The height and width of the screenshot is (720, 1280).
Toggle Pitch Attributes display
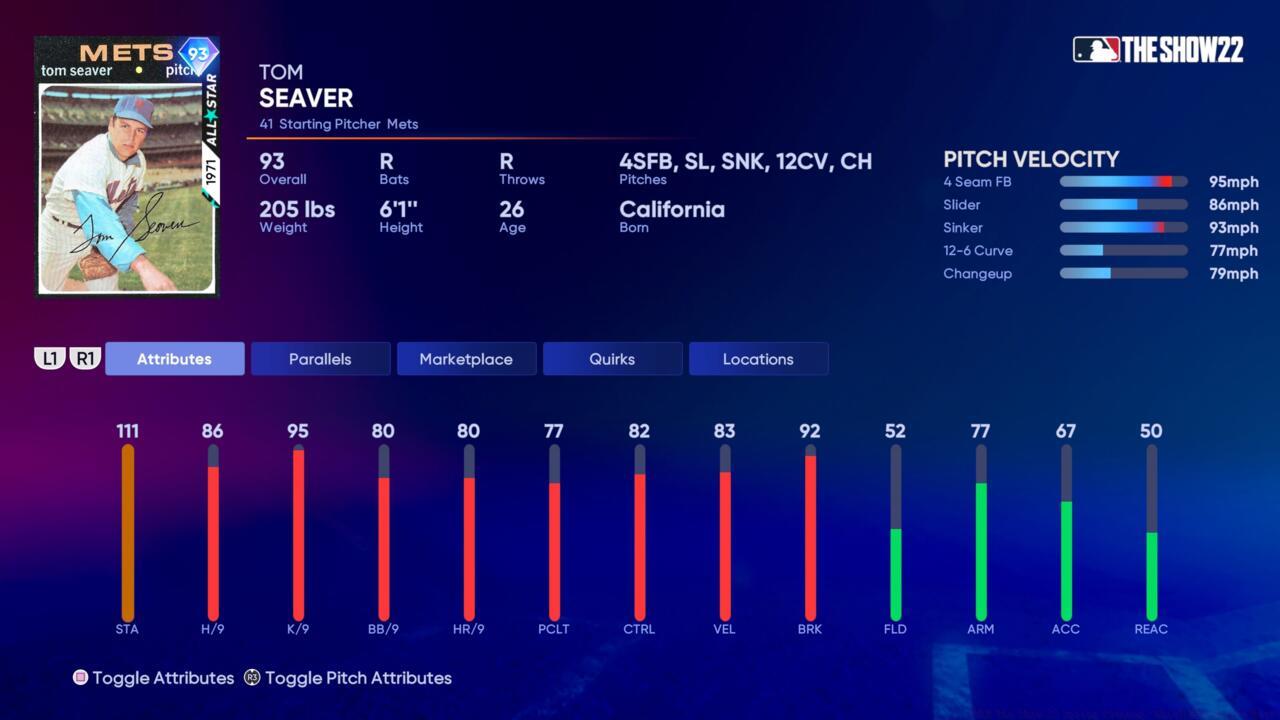click(x=358, y=678)
